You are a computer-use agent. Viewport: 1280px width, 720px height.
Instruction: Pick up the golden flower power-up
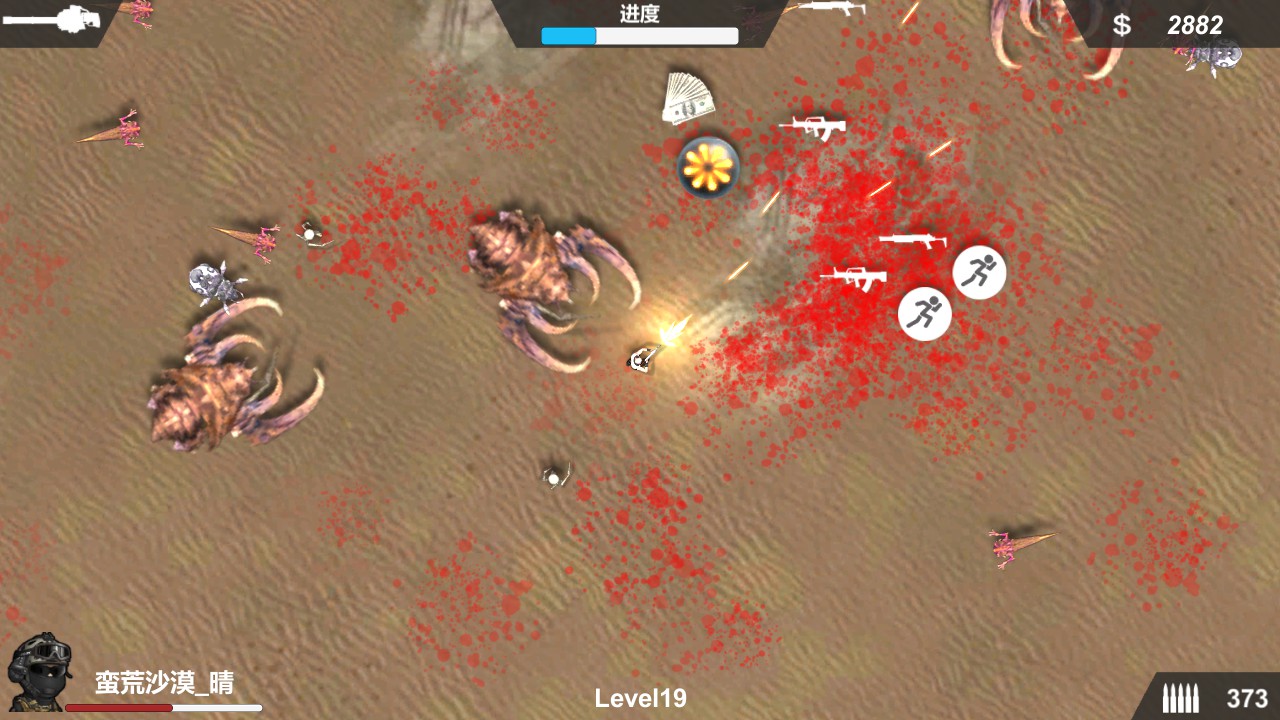[707, 166]
